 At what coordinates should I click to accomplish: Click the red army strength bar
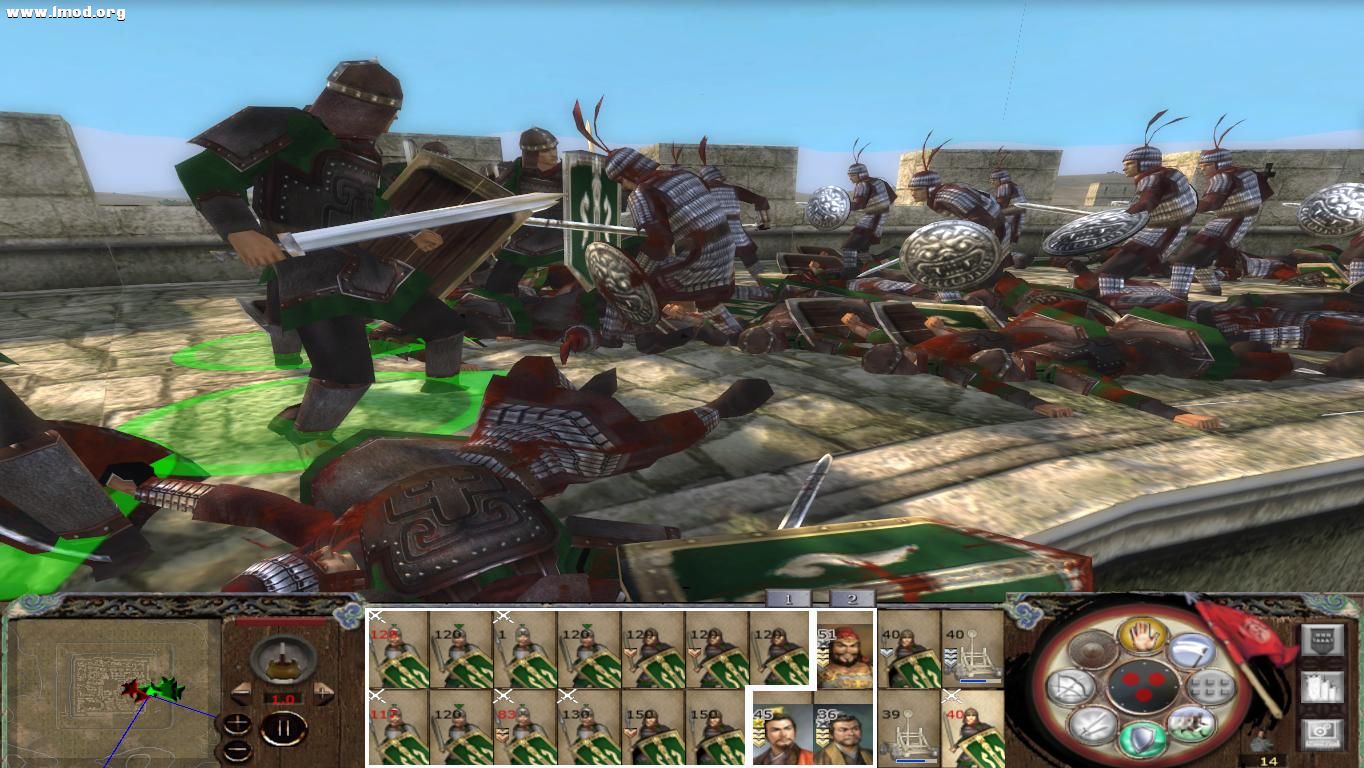point(281,622)
